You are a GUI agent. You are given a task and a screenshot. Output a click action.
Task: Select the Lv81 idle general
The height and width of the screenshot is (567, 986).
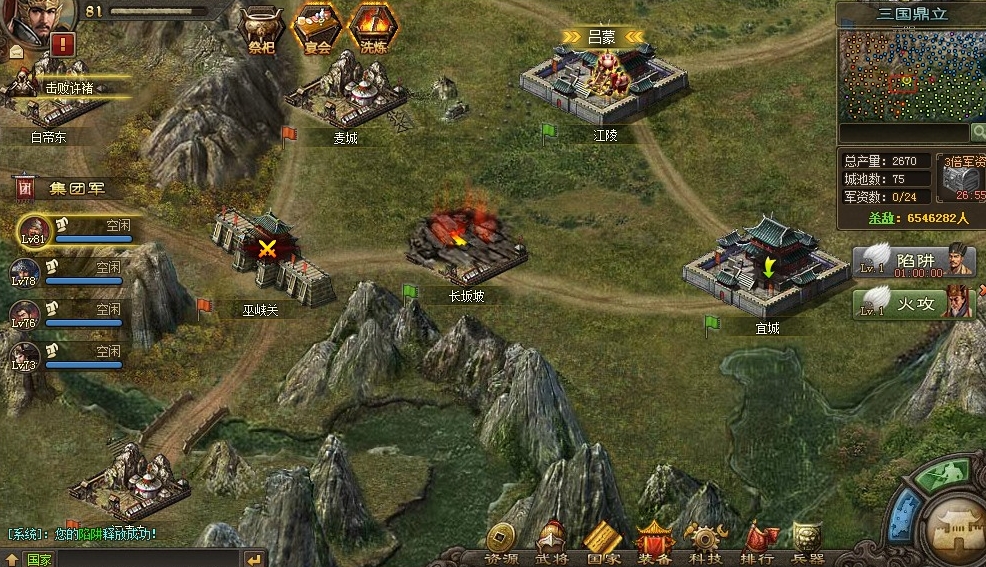click(x=70, y=231)
